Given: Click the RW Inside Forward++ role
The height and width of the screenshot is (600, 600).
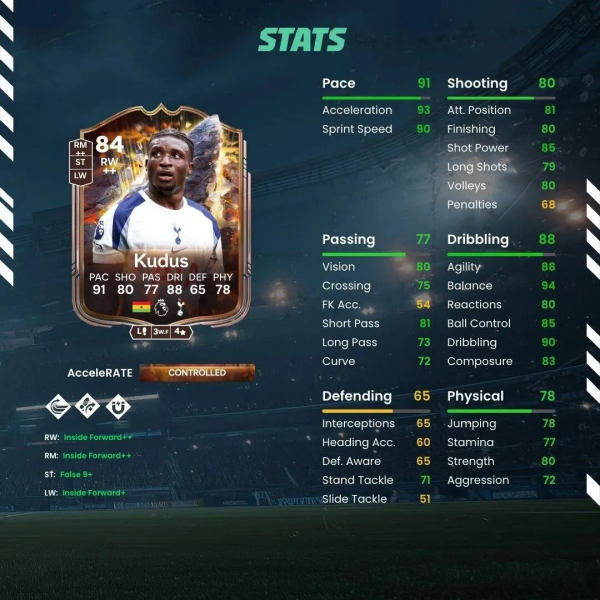Looking at the screenshot, I should point(97,437).
